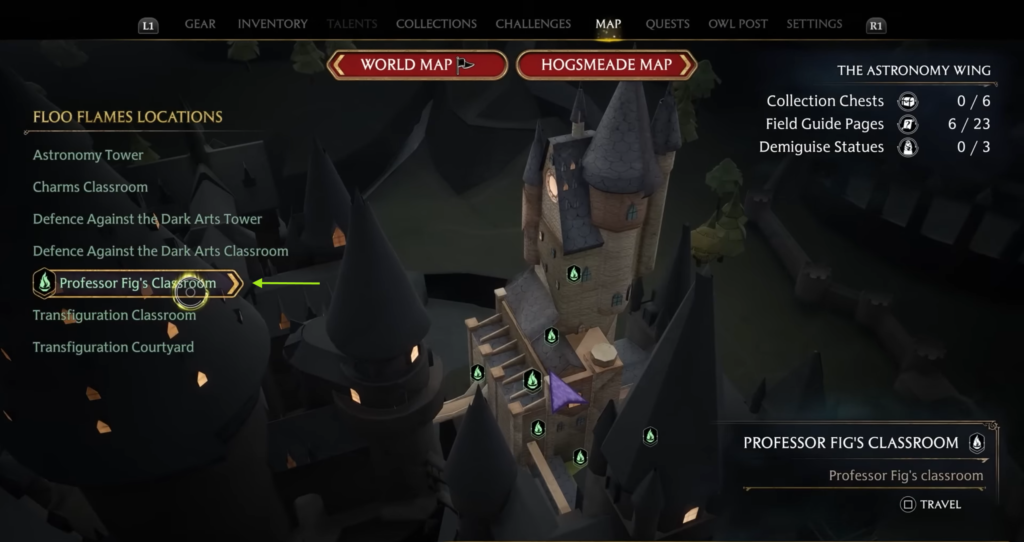
Task: Choose Charms Classroom from the list
Action: [90, 187]
